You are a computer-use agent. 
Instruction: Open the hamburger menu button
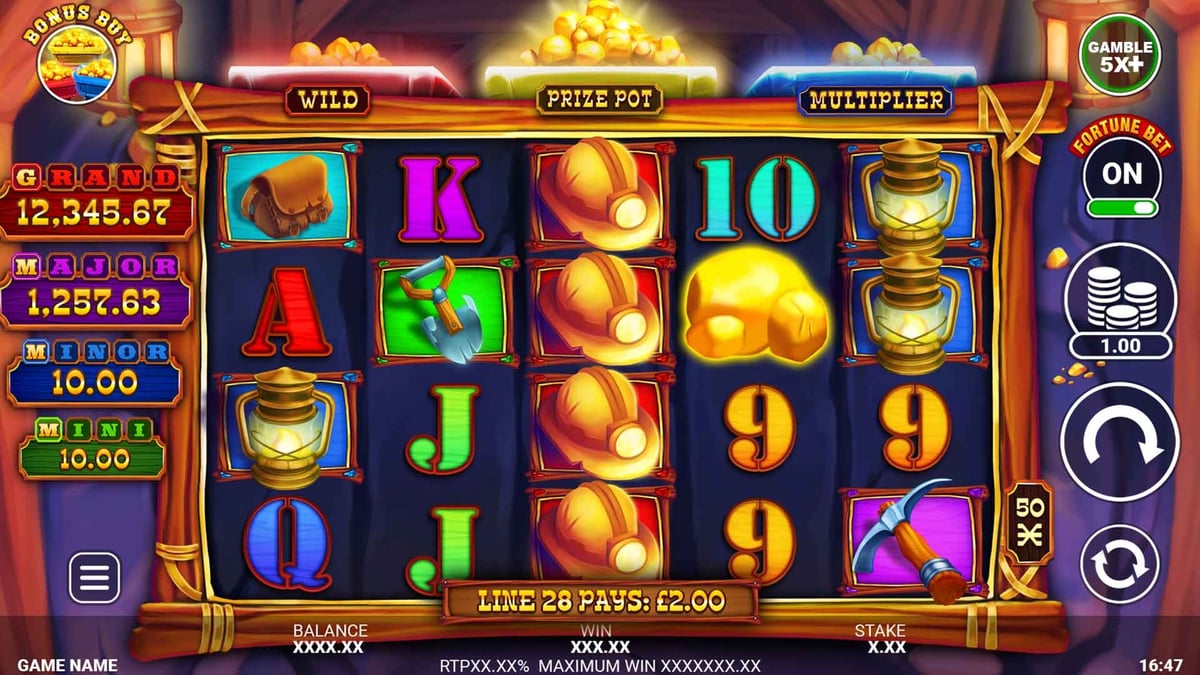coord(94,577)
